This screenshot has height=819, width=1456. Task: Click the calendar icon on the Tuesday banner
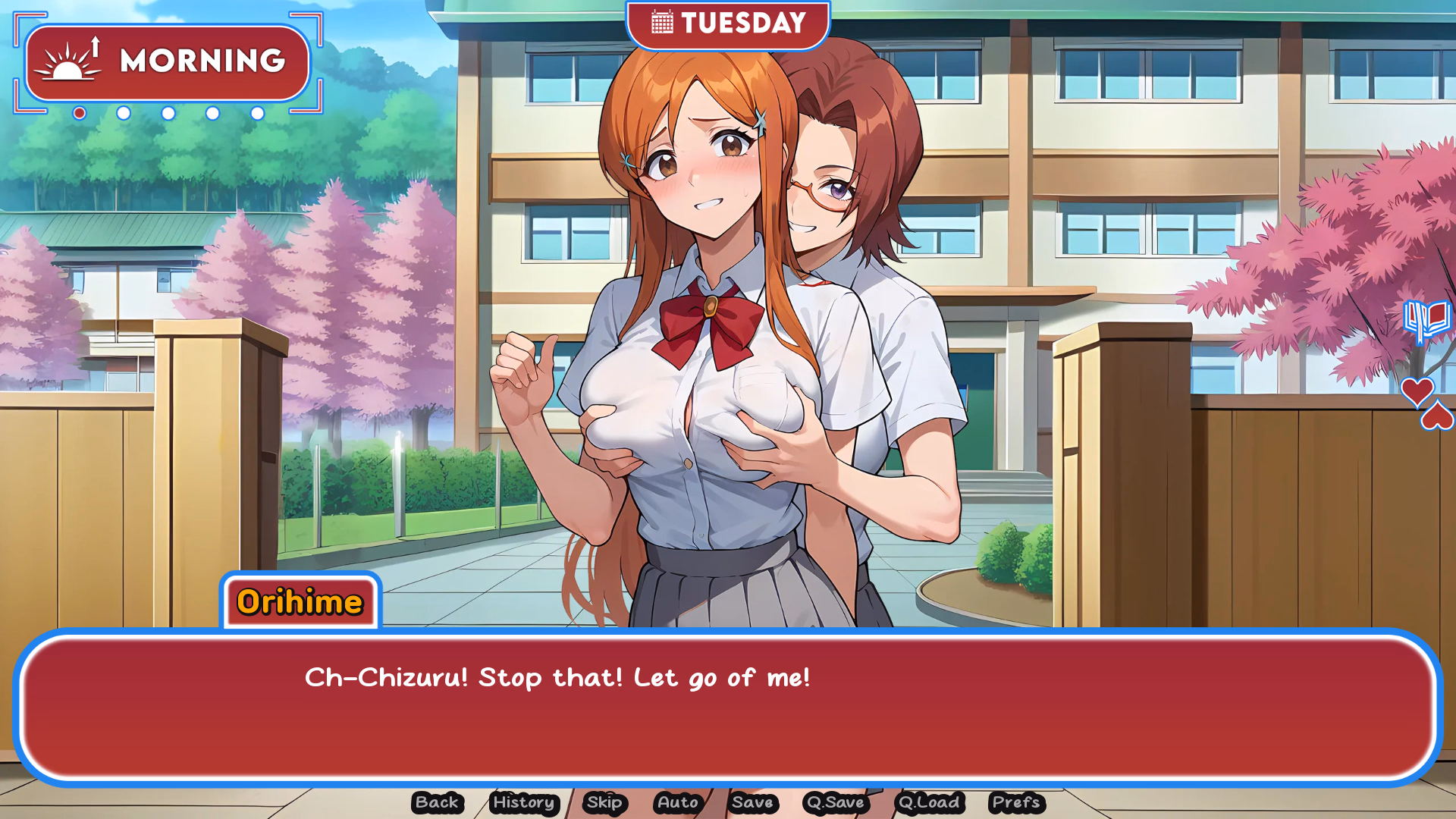661,23
